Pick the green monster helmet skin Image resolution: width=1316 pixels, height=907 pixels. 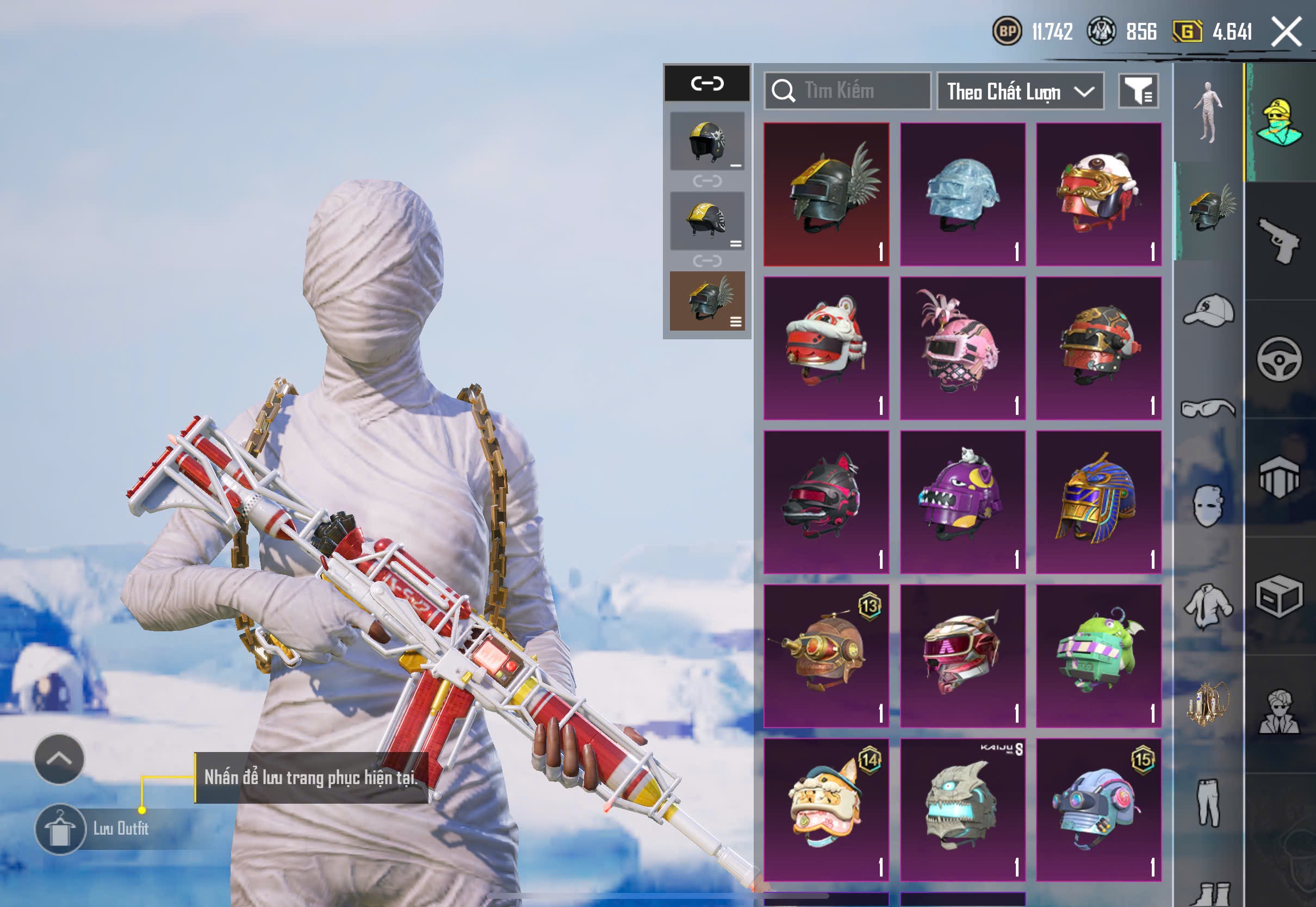[1098, 656]
